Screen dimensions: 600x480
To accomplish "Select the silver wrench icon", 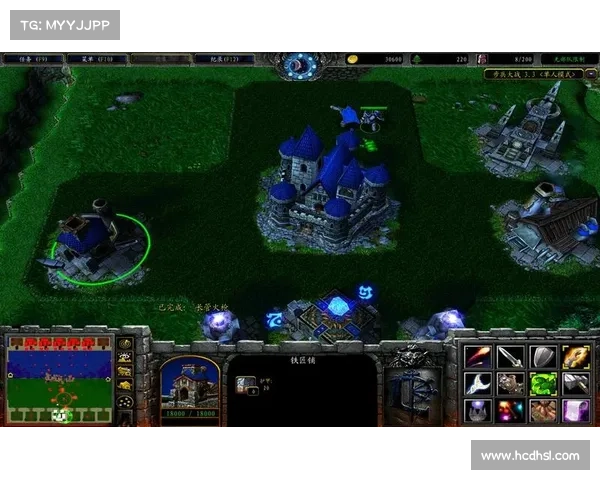I will coord(478,384).
